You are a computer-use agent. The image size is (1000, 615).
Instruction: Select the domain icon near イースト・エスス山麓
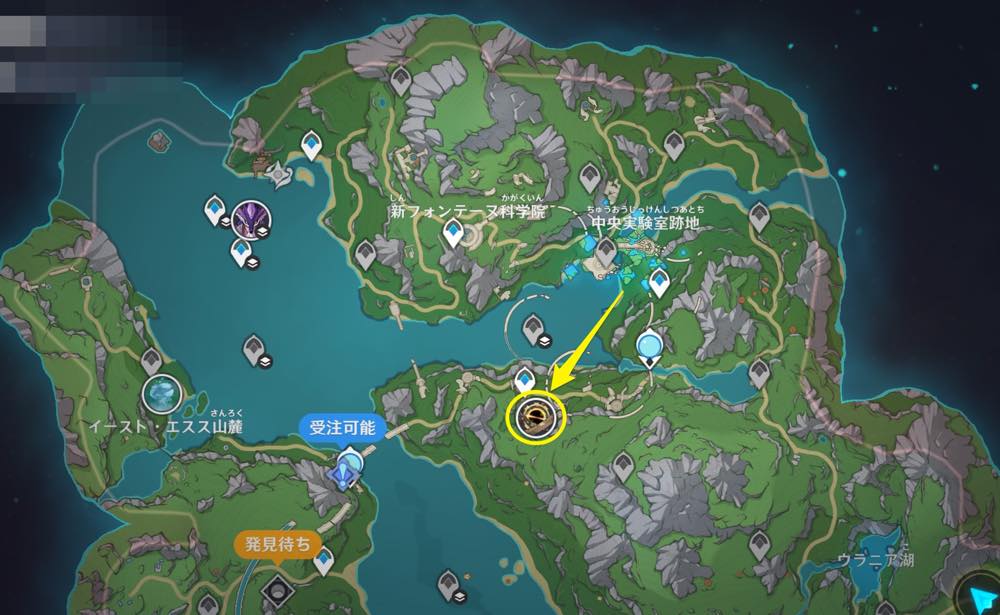(x=161, y=393)
